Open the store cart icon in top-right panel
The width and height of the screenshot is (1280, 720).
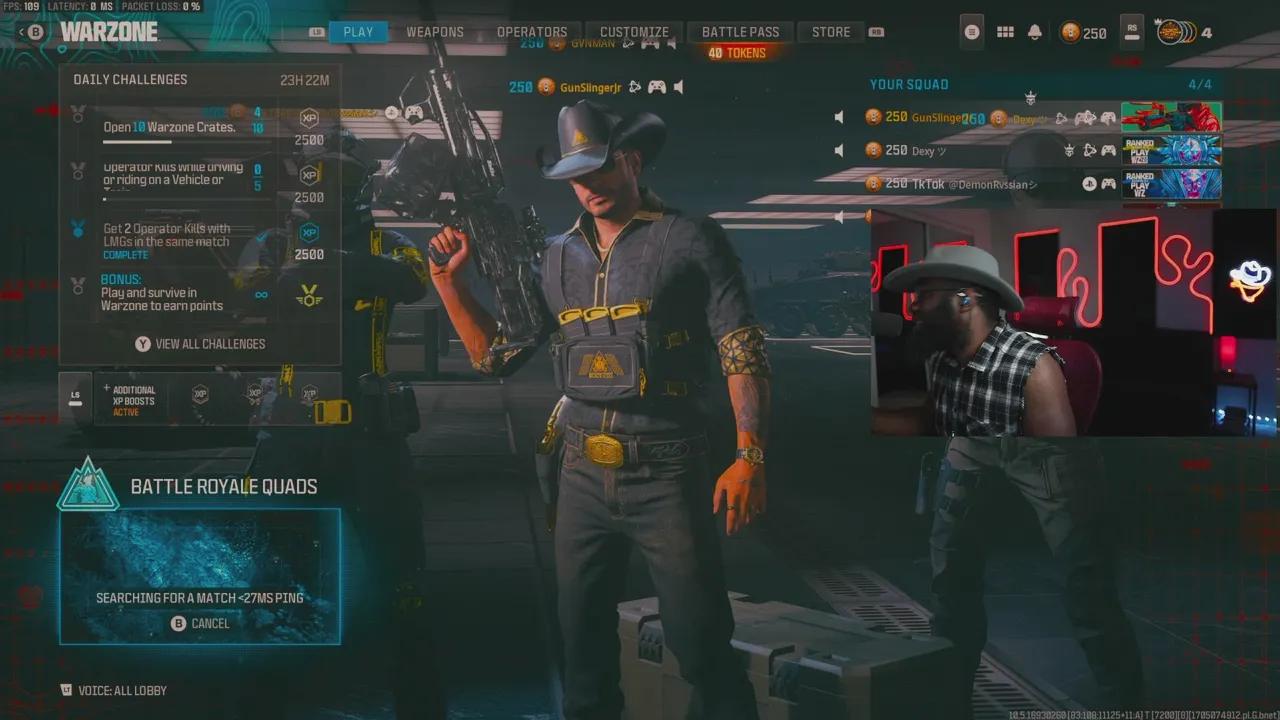point(971,32)
